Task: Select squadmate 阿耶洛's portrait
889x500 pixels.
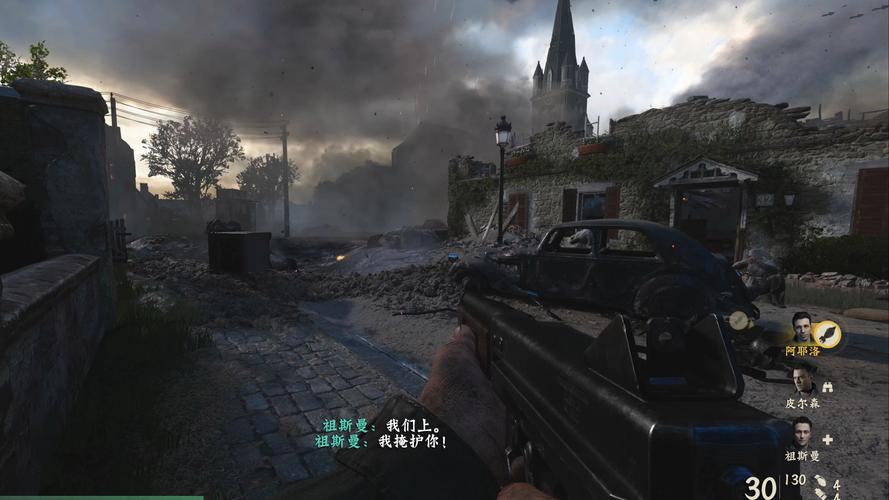Action: (x=802, y=328)
